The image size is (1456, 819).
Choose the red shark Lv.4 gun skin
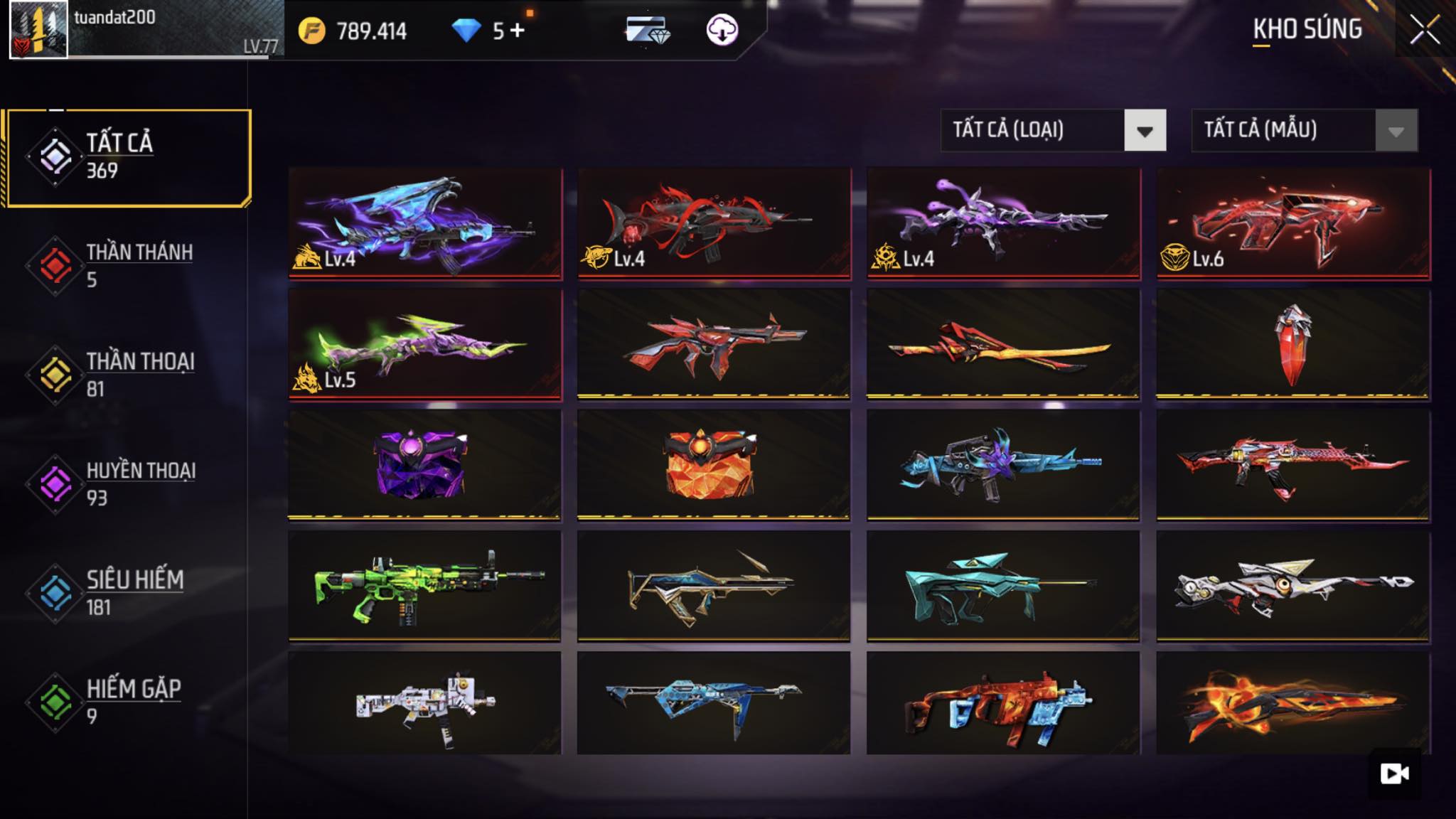point(714,223)
